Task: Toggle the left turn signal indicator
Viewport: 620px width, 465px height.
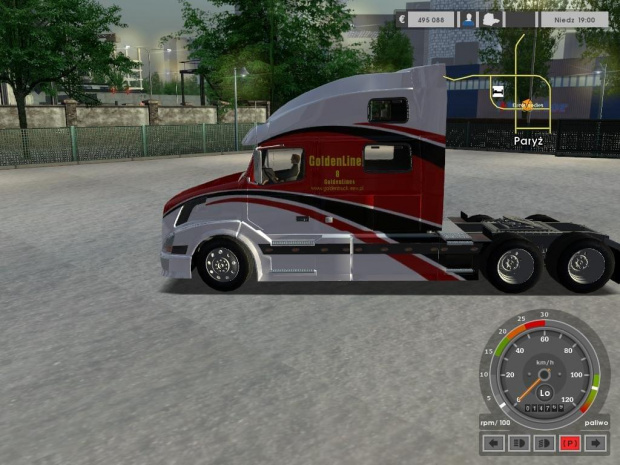Action: pos(492,443)
